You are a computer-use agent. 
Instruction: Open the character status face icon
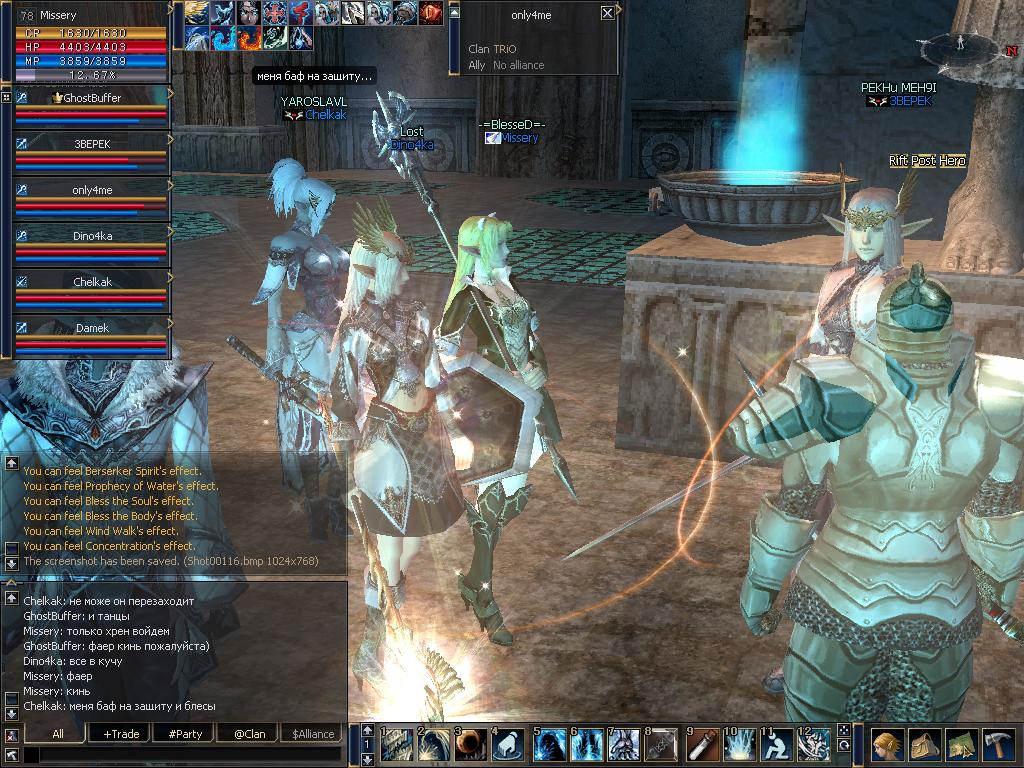tap(886, 745)
